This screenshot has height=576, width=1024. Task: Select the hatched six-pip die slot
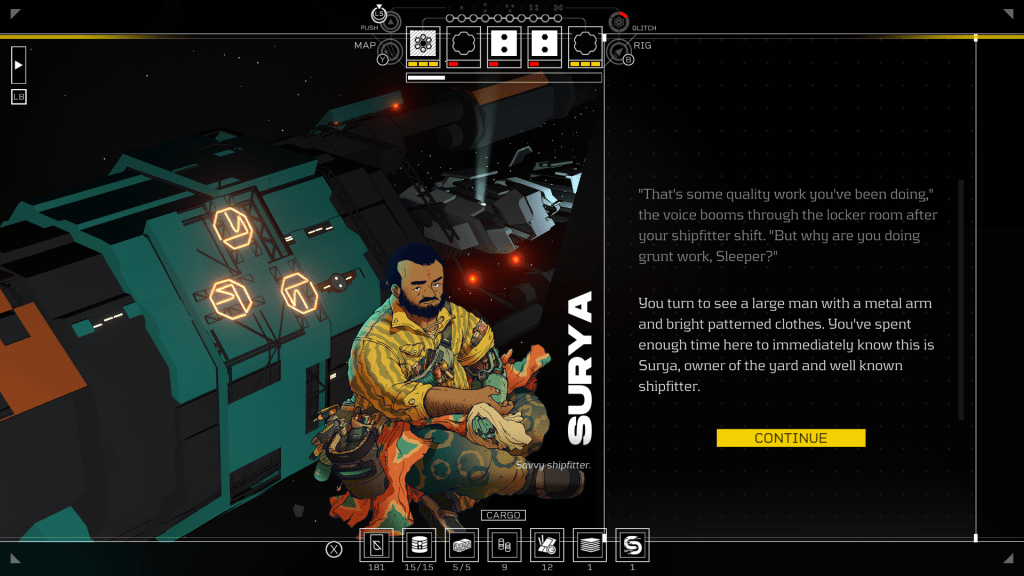click(423, 44)
